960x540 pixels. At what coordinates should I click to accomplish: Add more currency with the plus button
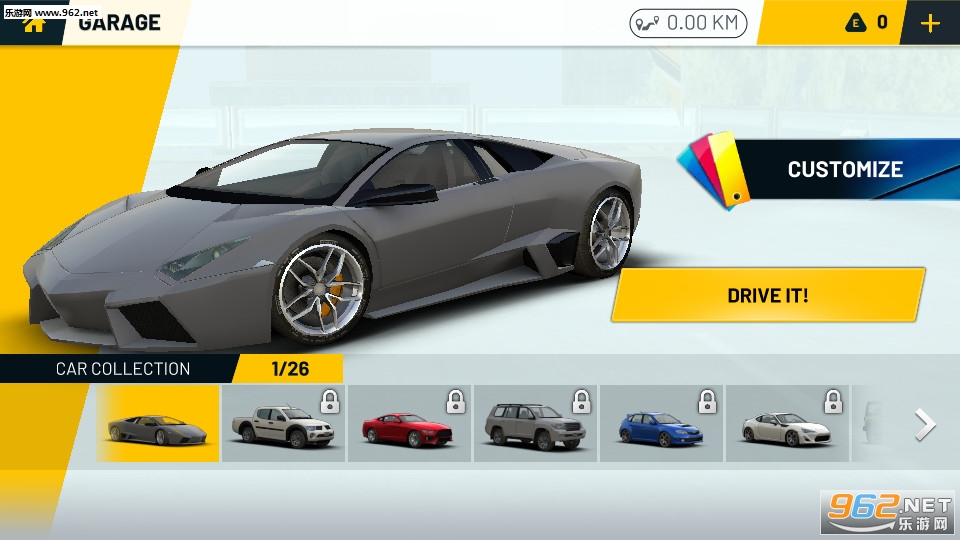(930, 23)
